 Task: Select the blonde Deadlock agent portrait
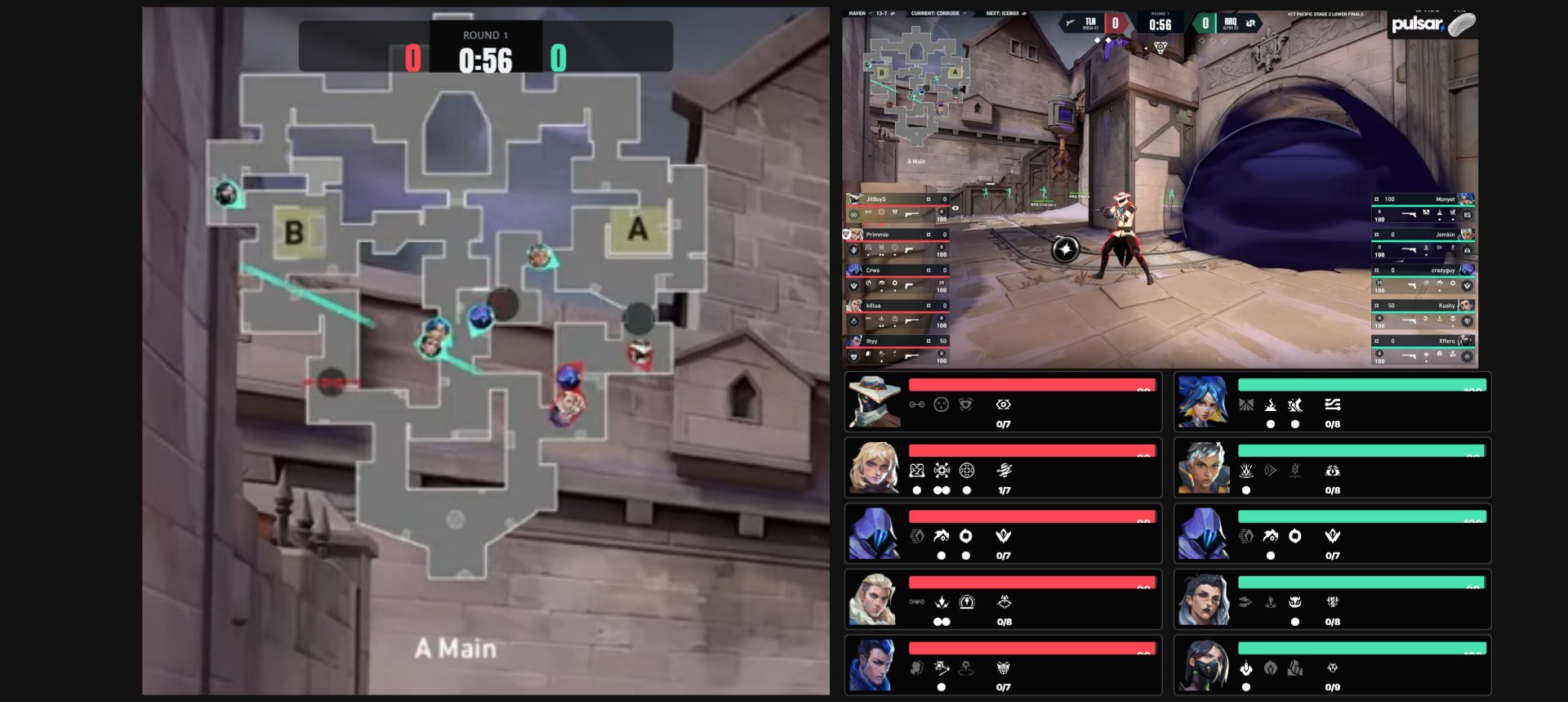(x=875, y=467)
